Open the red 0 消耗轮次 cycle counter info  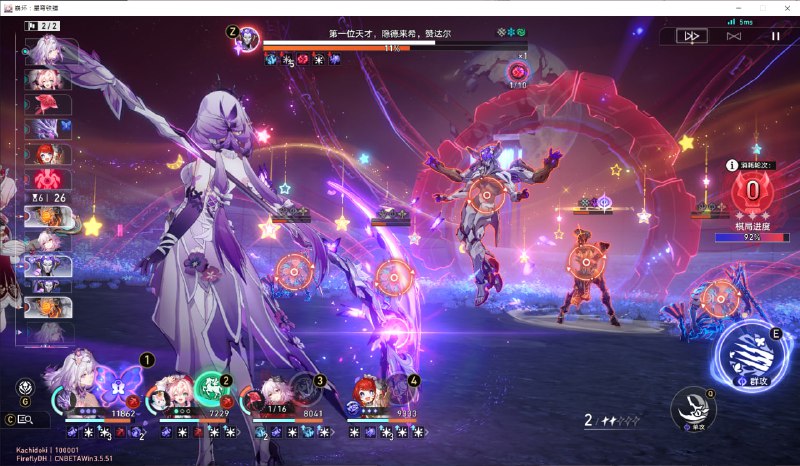[x=752, y=190]
